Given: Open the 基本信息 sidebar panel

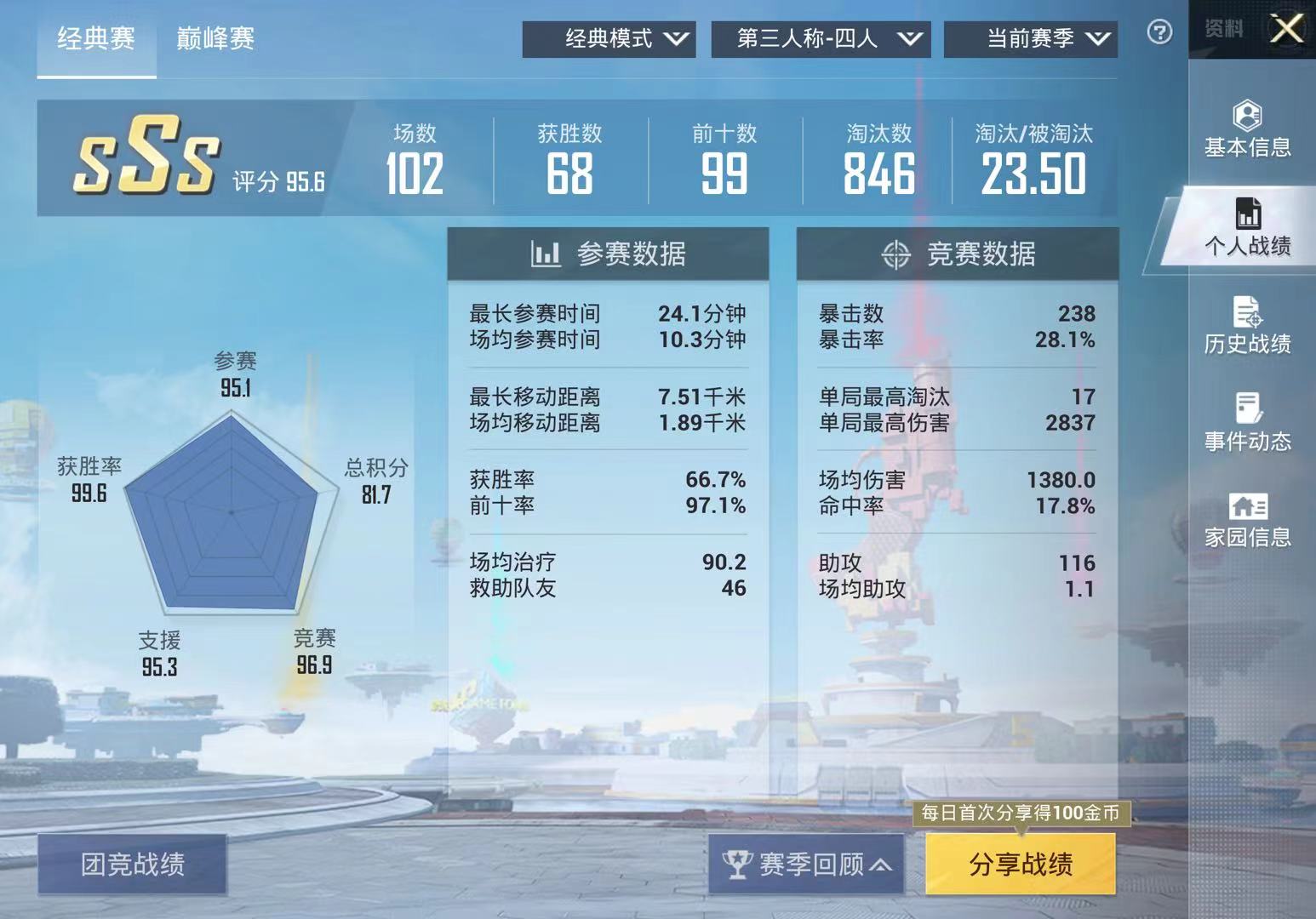Looking at the screenshot, I should tap(1246, 128).
